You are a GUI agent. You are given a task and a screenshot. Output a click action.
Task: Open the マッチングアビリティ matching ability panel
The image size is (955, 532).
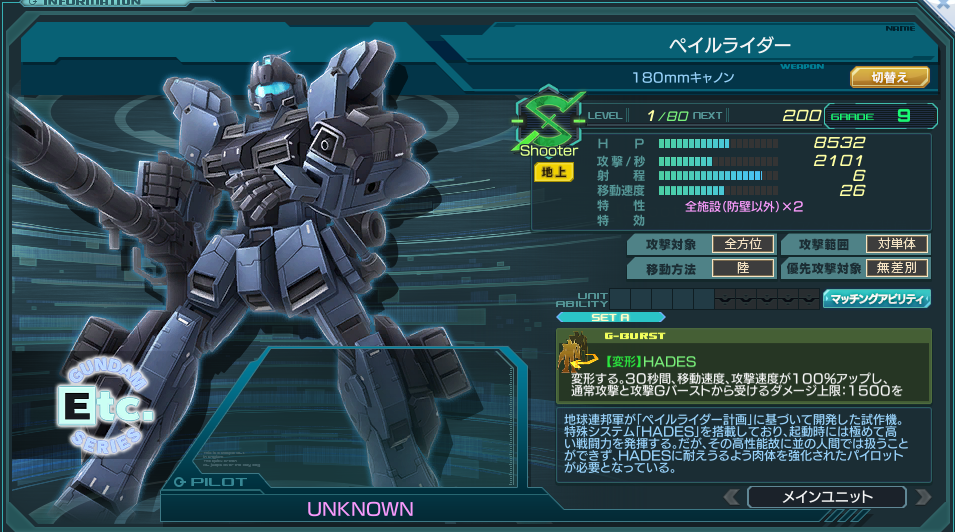tap(876, 298)
